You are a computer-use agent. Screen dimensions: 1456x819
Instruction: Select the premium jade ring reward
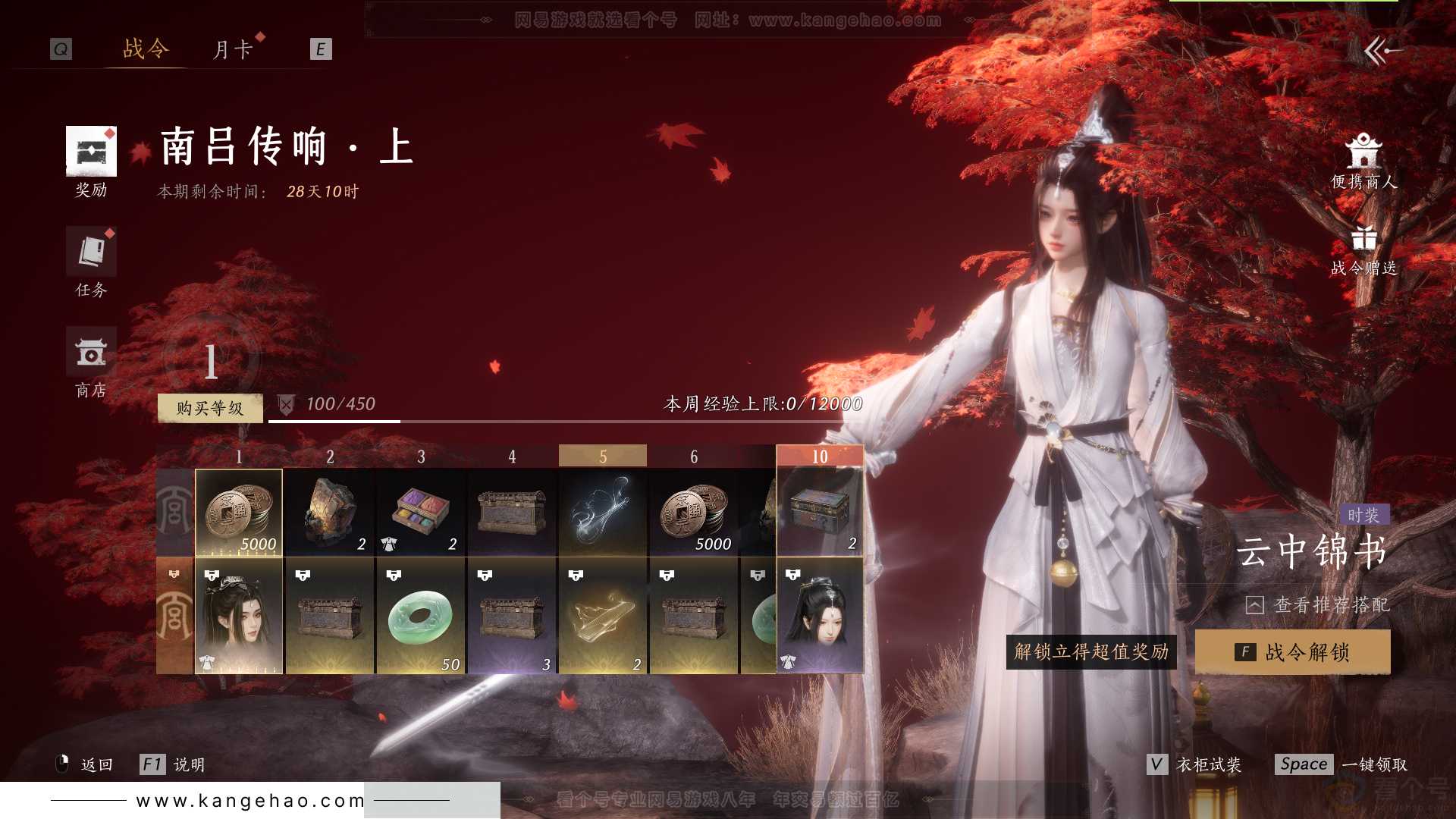pyautogui.click(x=421, y=616)
